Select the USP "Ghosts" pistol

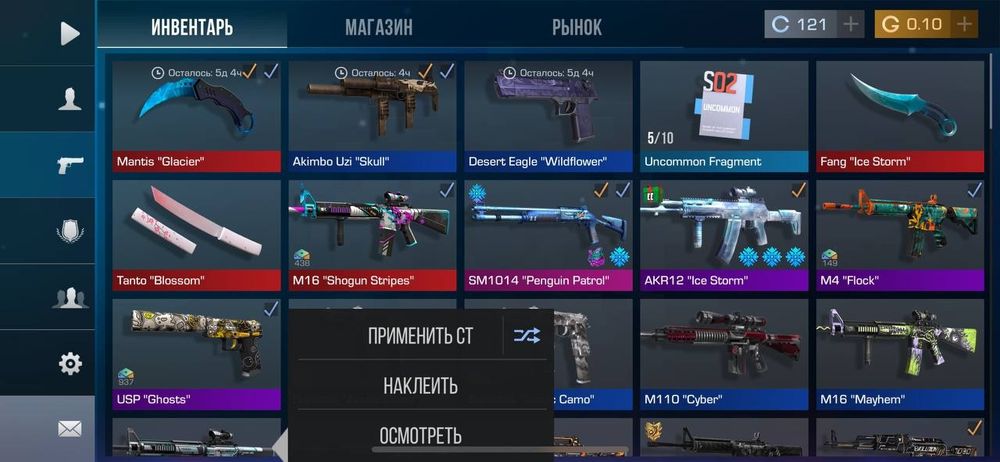[197, 352]
